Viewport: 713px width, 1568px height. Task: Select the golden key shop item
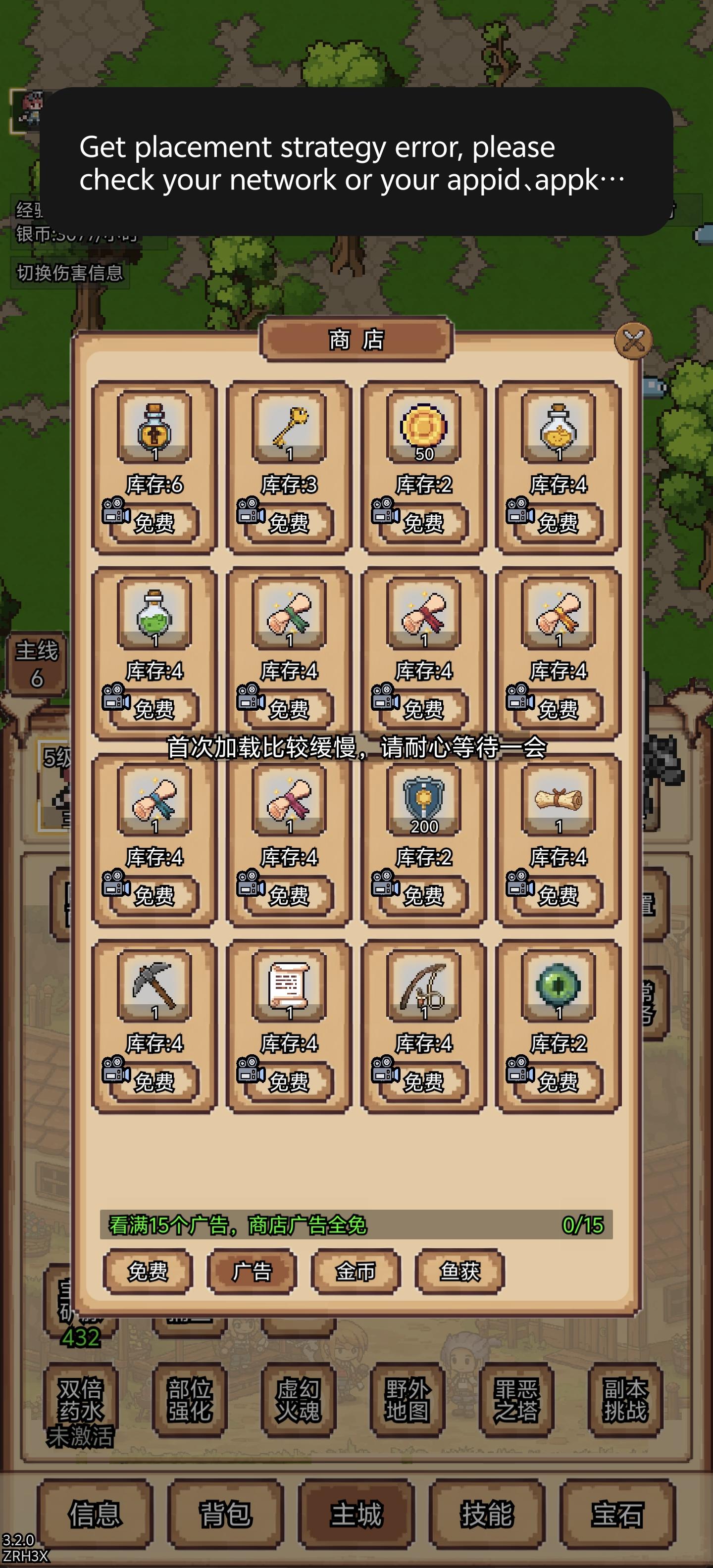288,432
